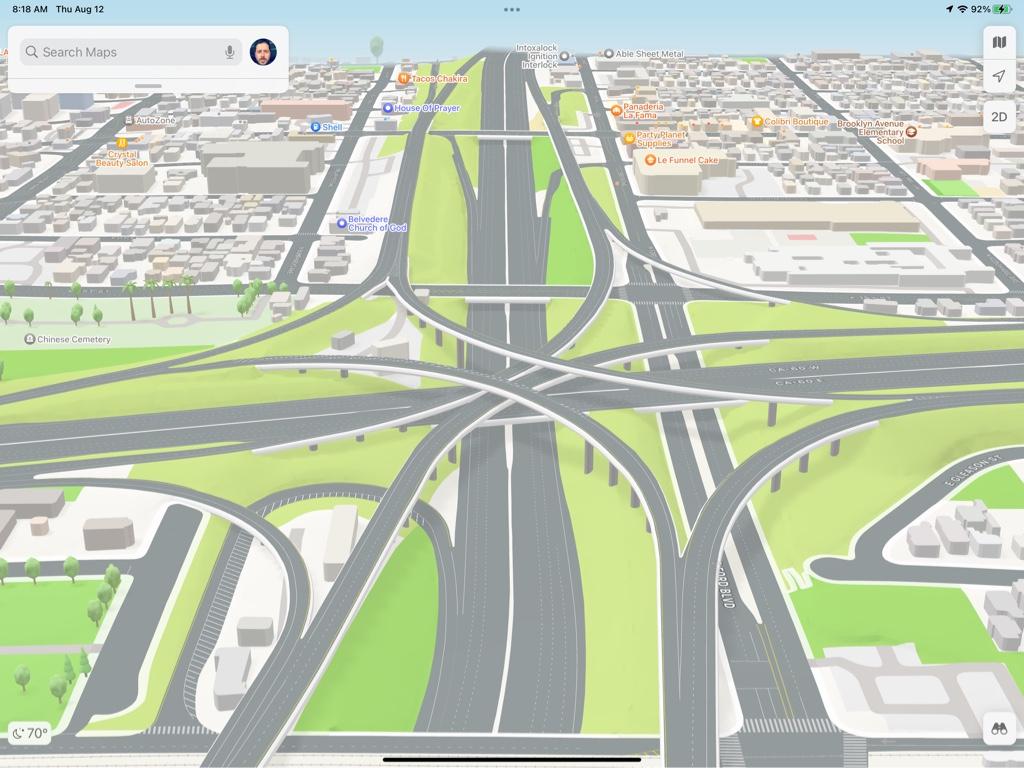The image size is (1024, 768).
Task: Open Look Around with the binoculars button
Action: 999,729
